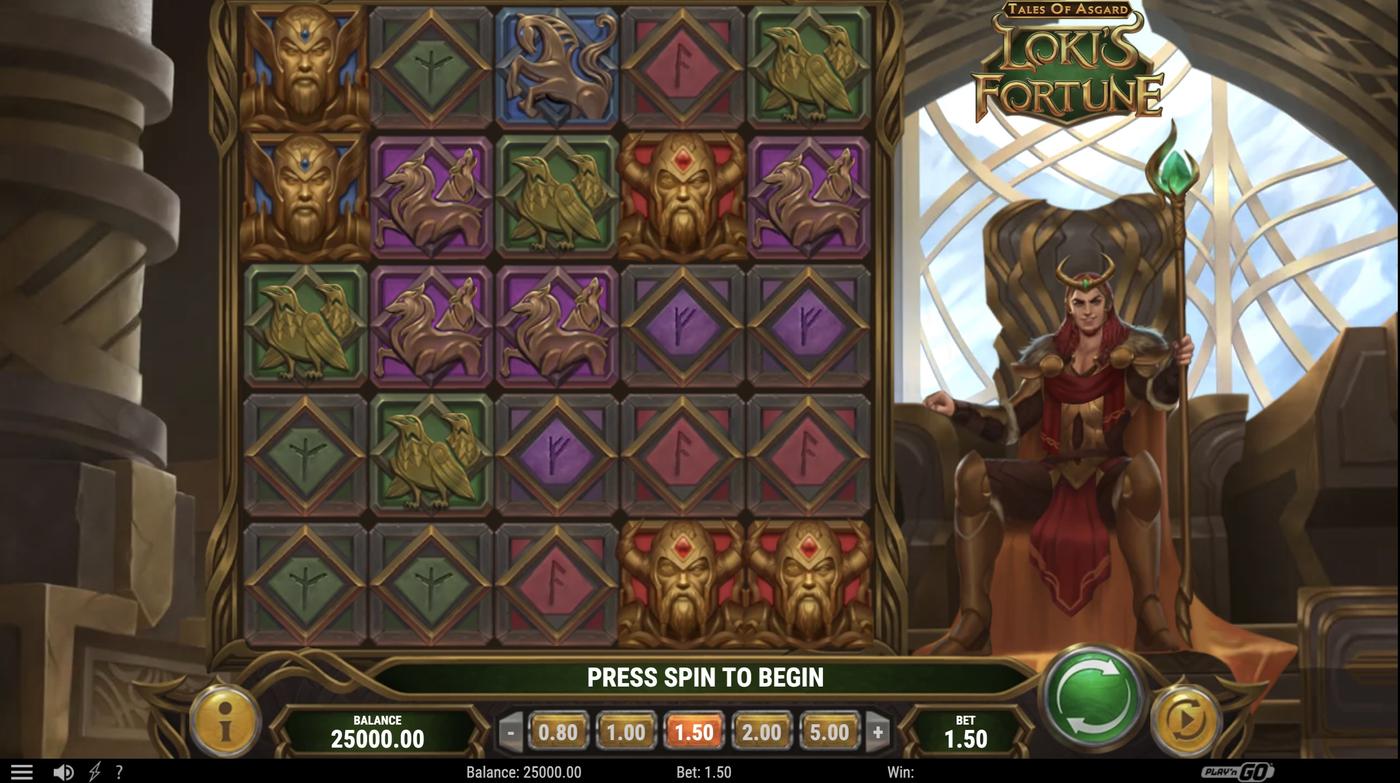The height and width of the screenshot is (783, 1400).
Task: Open the help section via question mark
Action: (x=118, y=770)
